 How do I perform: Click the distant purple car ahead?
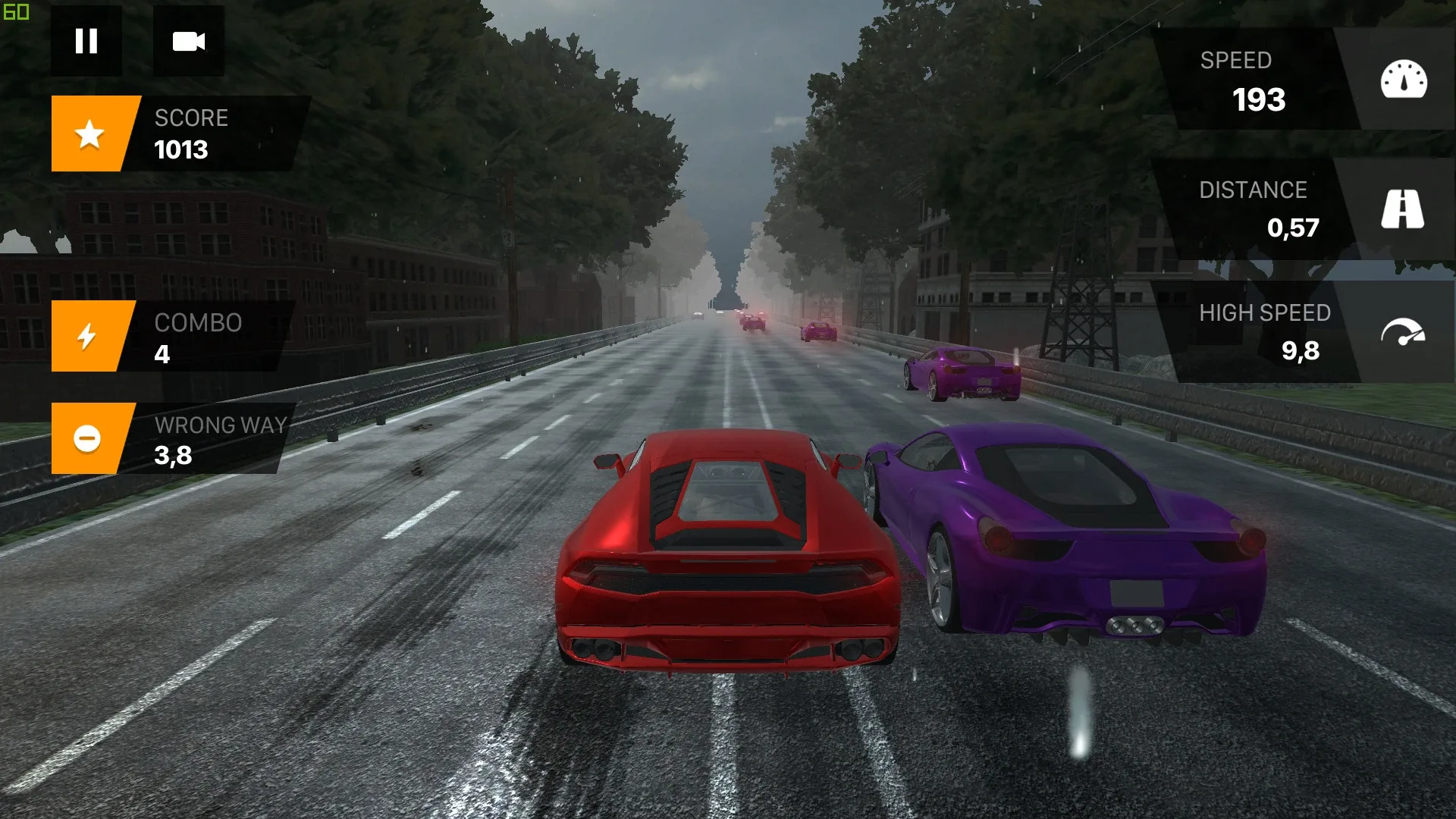point(959,372)
